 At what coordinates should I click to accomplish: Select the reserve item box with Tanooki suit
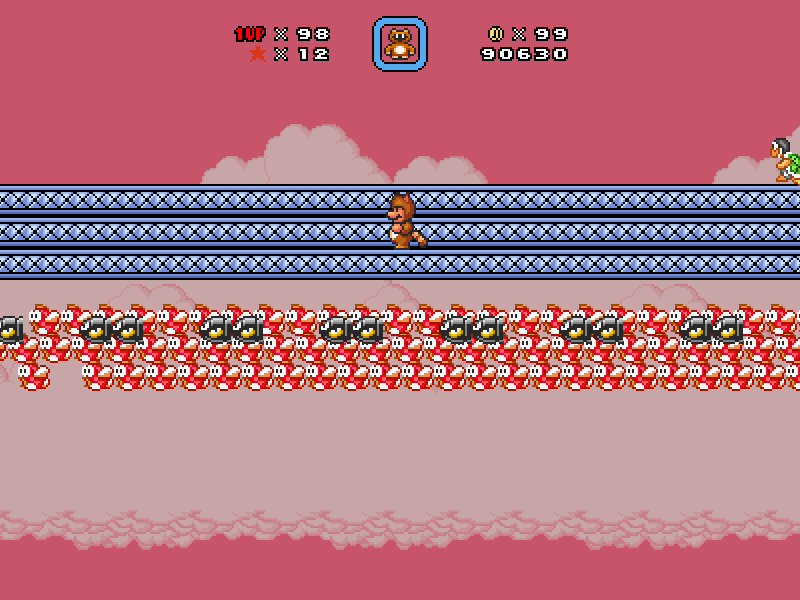pos(400,44)
